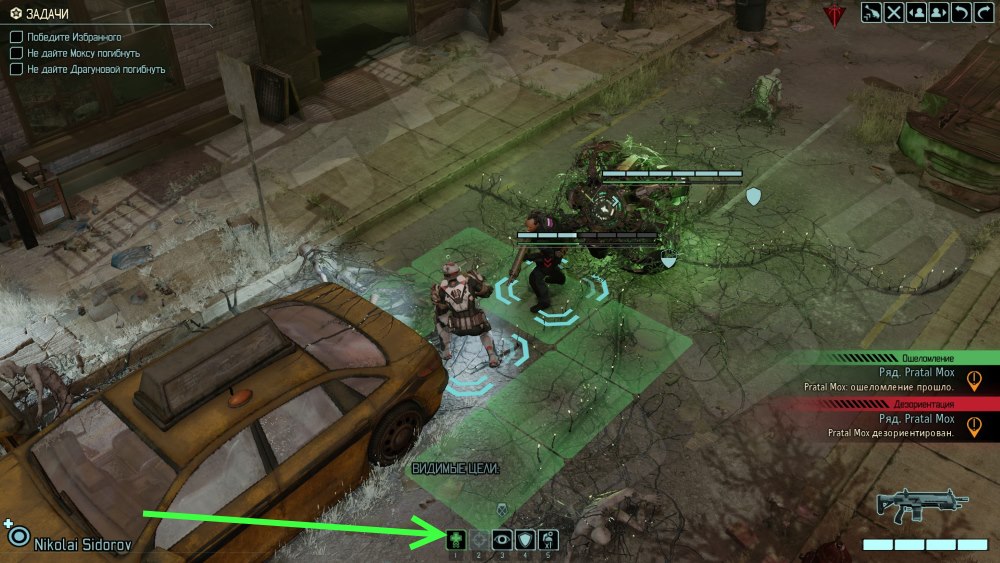End the turn with the X button
The width and height of the screenshot is (1000, 563).
point(894,13)
